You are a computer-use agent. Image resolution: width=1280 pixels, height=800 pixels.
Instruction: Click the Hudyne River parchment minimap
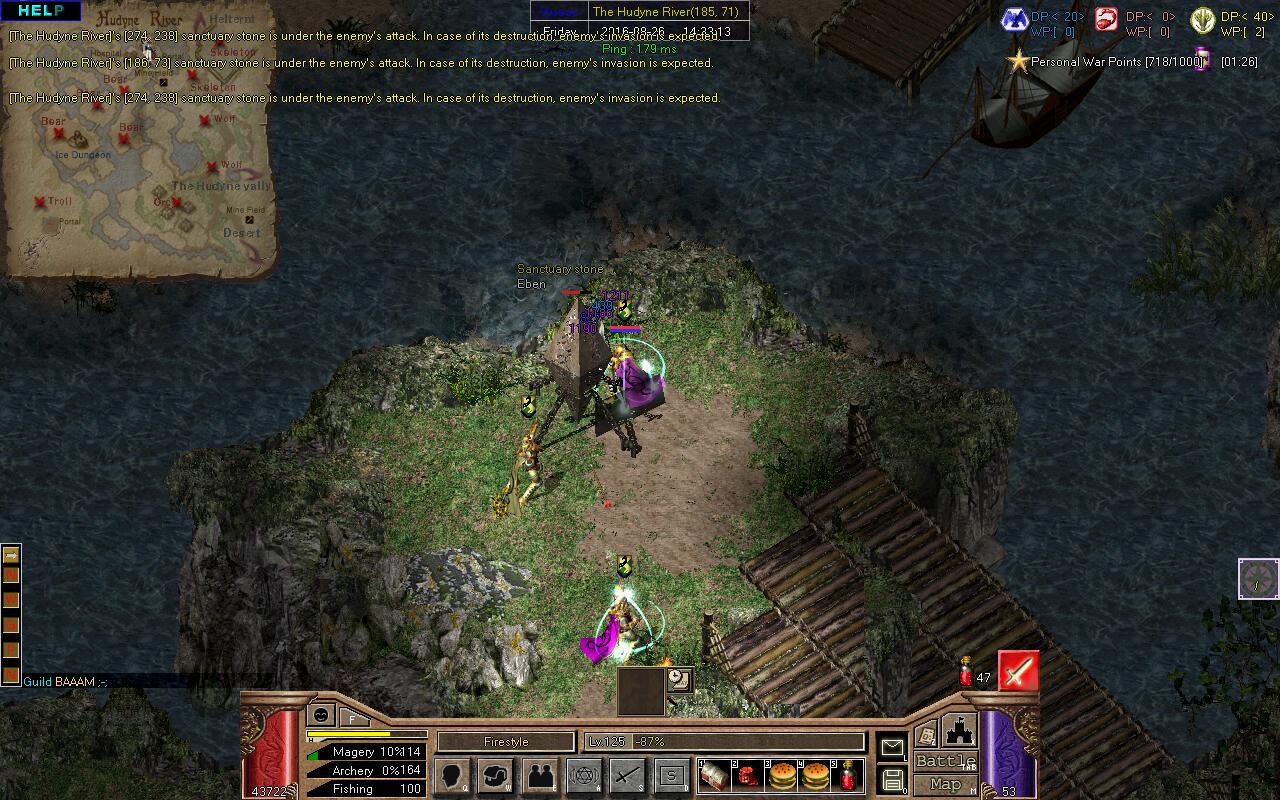140,140
